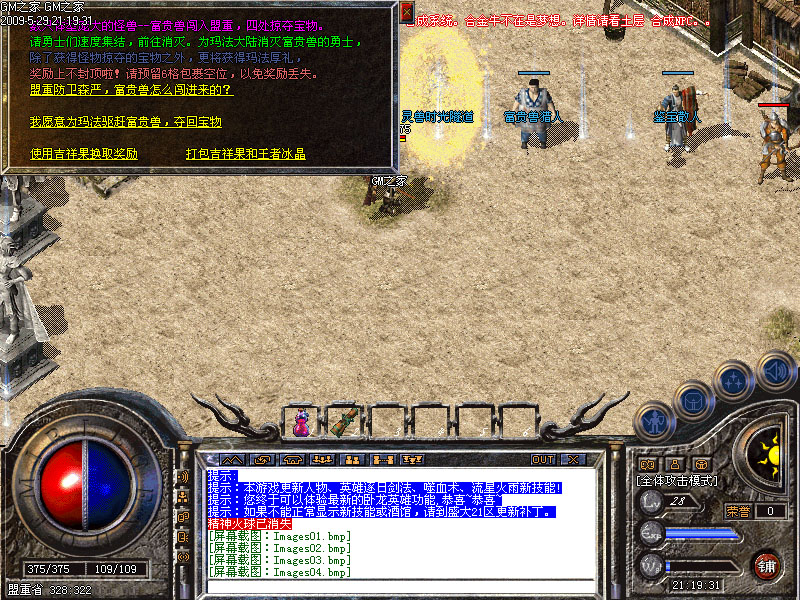Viewport: 800px width, 600px height.
Task: Open the skills button with sparkle stars
Action: coord(734,381)
